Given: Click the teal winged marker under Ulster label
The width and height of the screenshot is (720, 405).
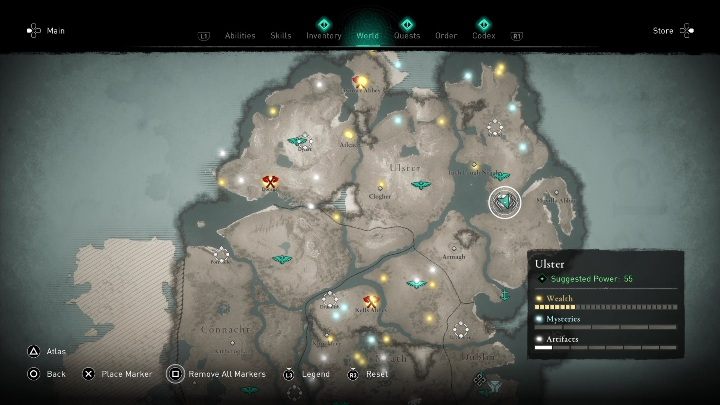Looking at the screenshot, I should click(421, 185).
